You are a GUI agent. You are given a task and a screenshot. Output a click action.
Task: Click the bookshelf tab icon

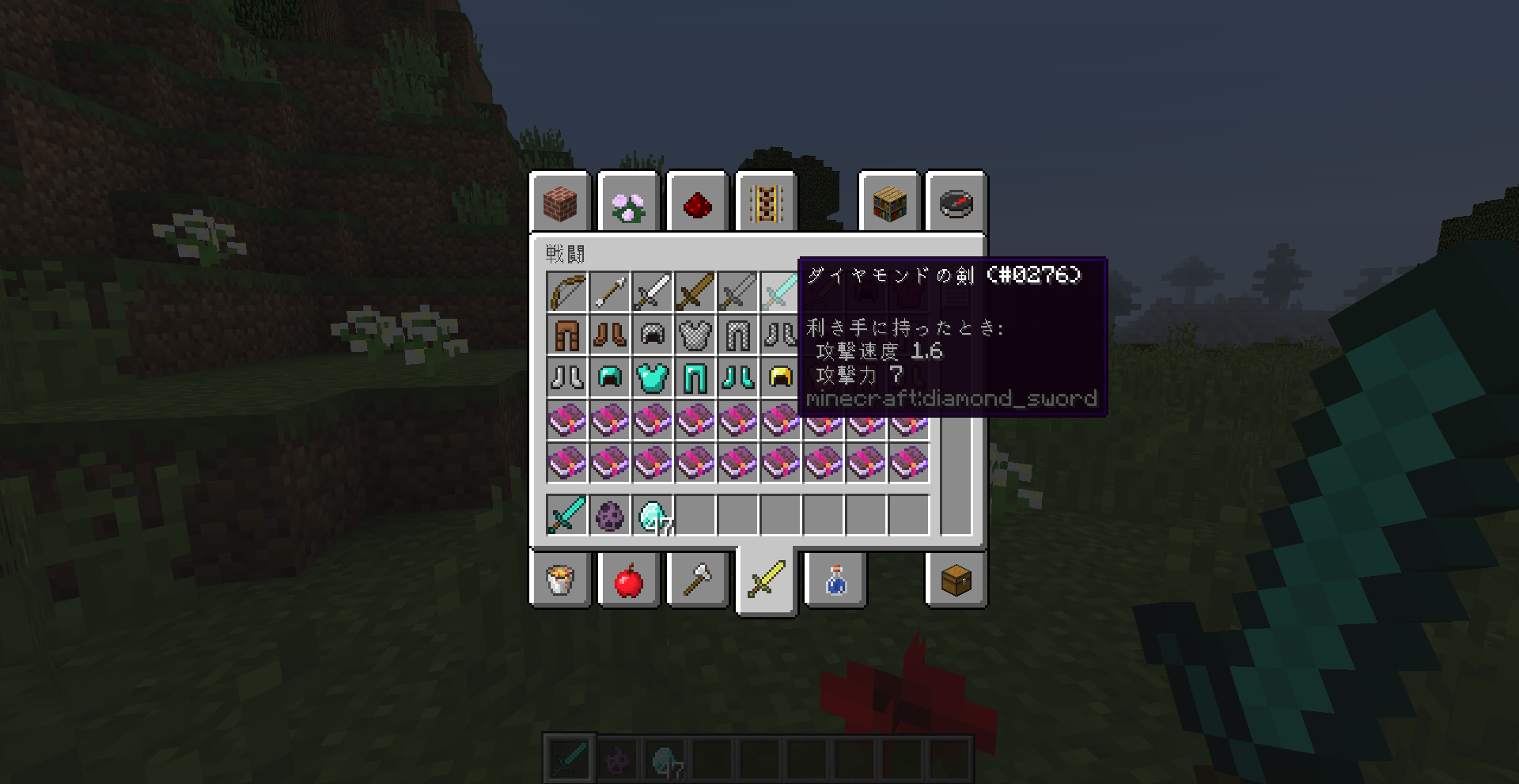click(888, 203)
